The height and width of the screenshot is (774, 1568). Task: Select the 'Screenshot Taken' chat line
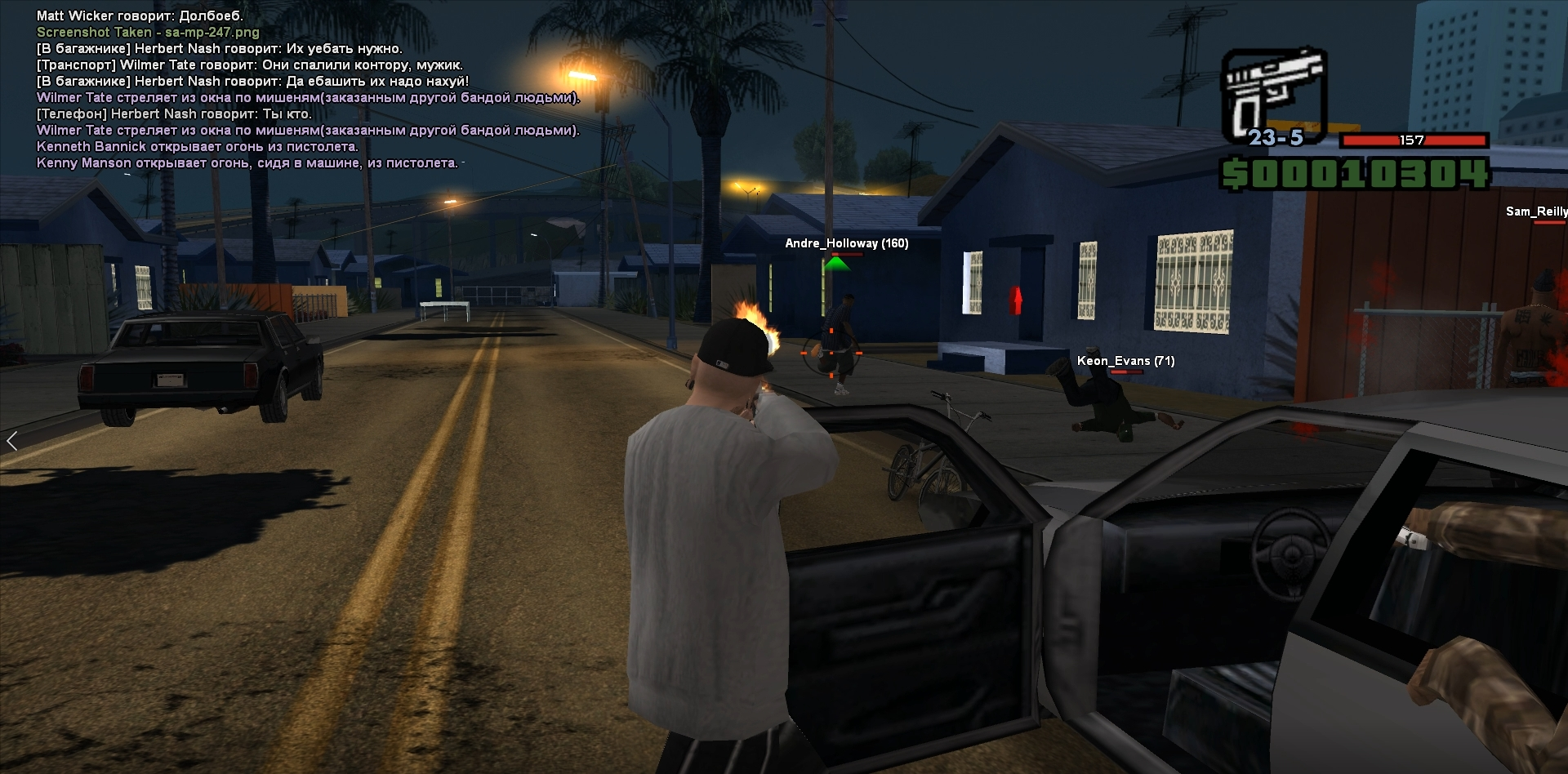(x=148, y=33)
